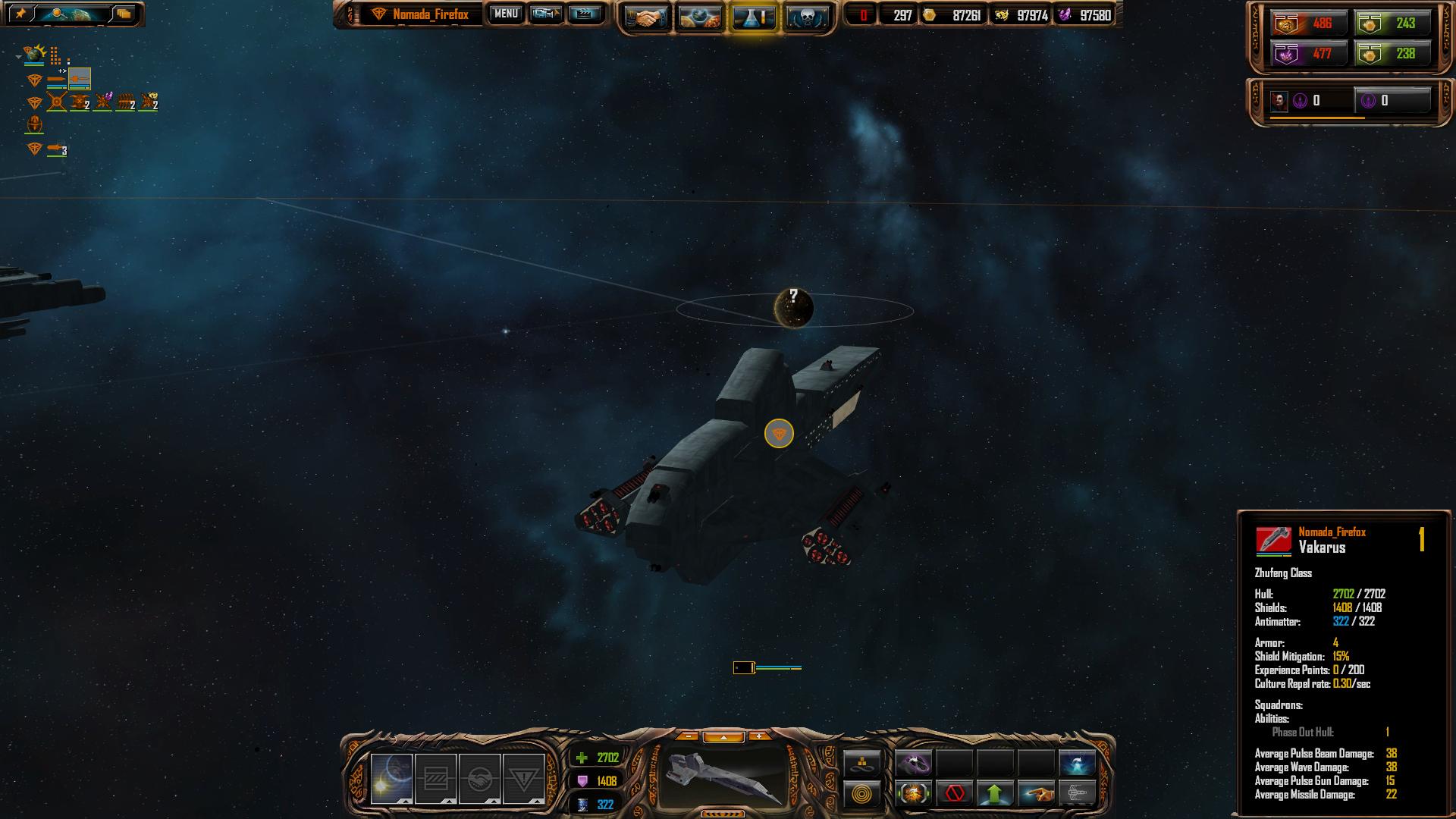Open the pirate skull screen
1456x819 pixels.
coord(805,17)
